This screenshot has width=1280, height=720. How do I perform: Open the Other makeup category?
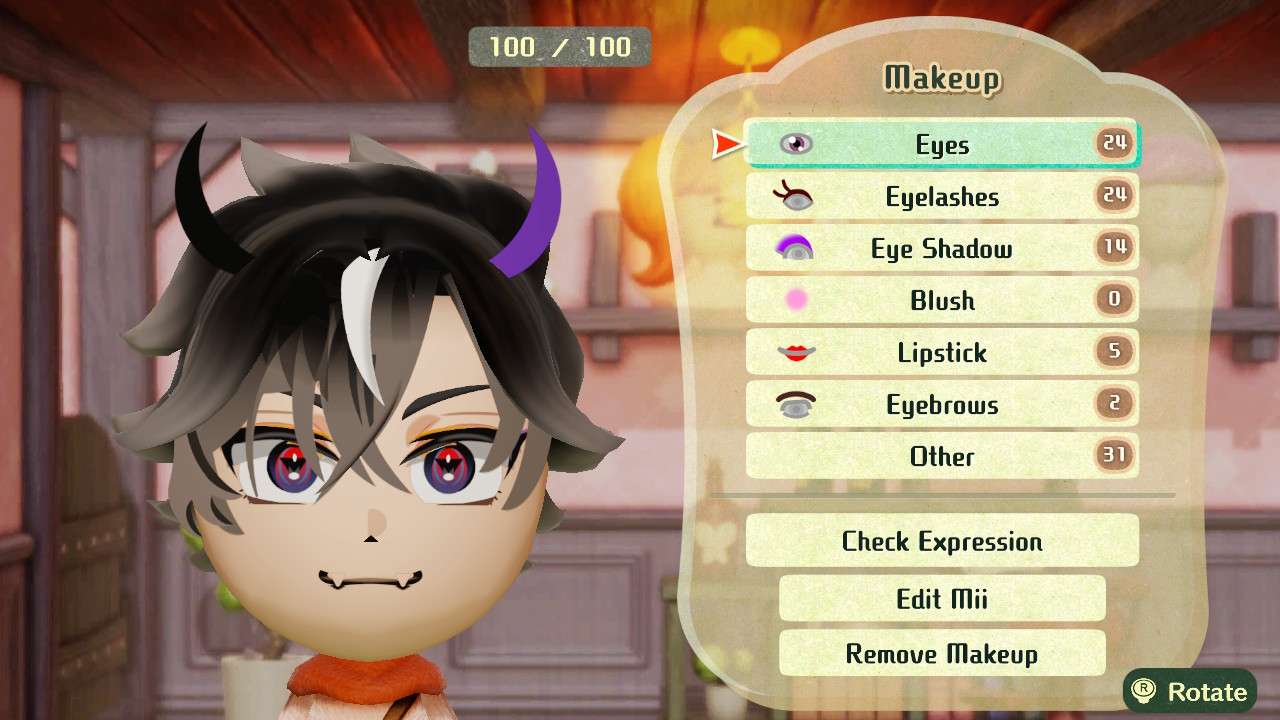pos(940,456)
